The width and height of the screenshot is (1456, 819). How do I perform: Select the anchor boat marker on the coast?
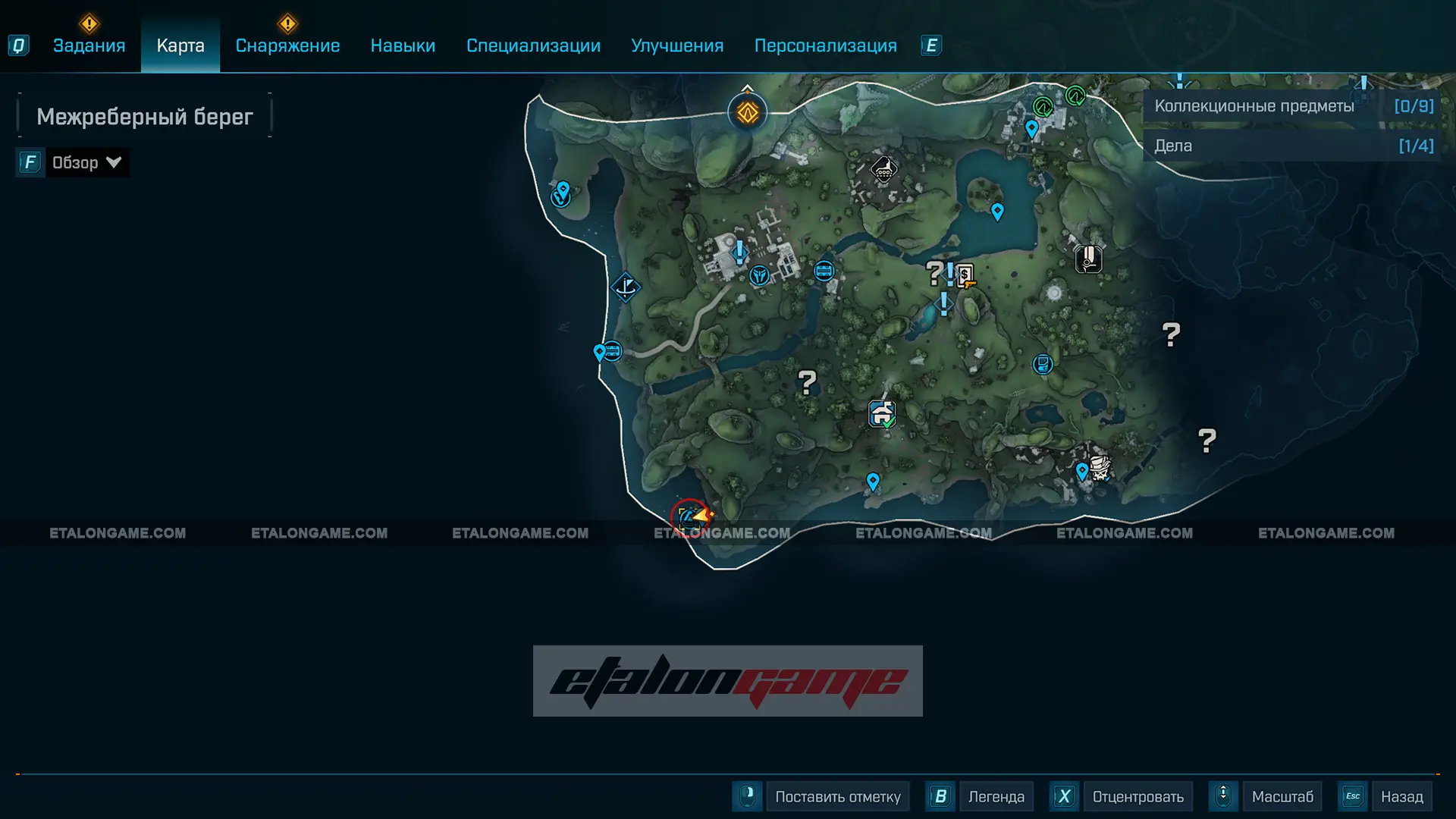click(x=626, y=287)
